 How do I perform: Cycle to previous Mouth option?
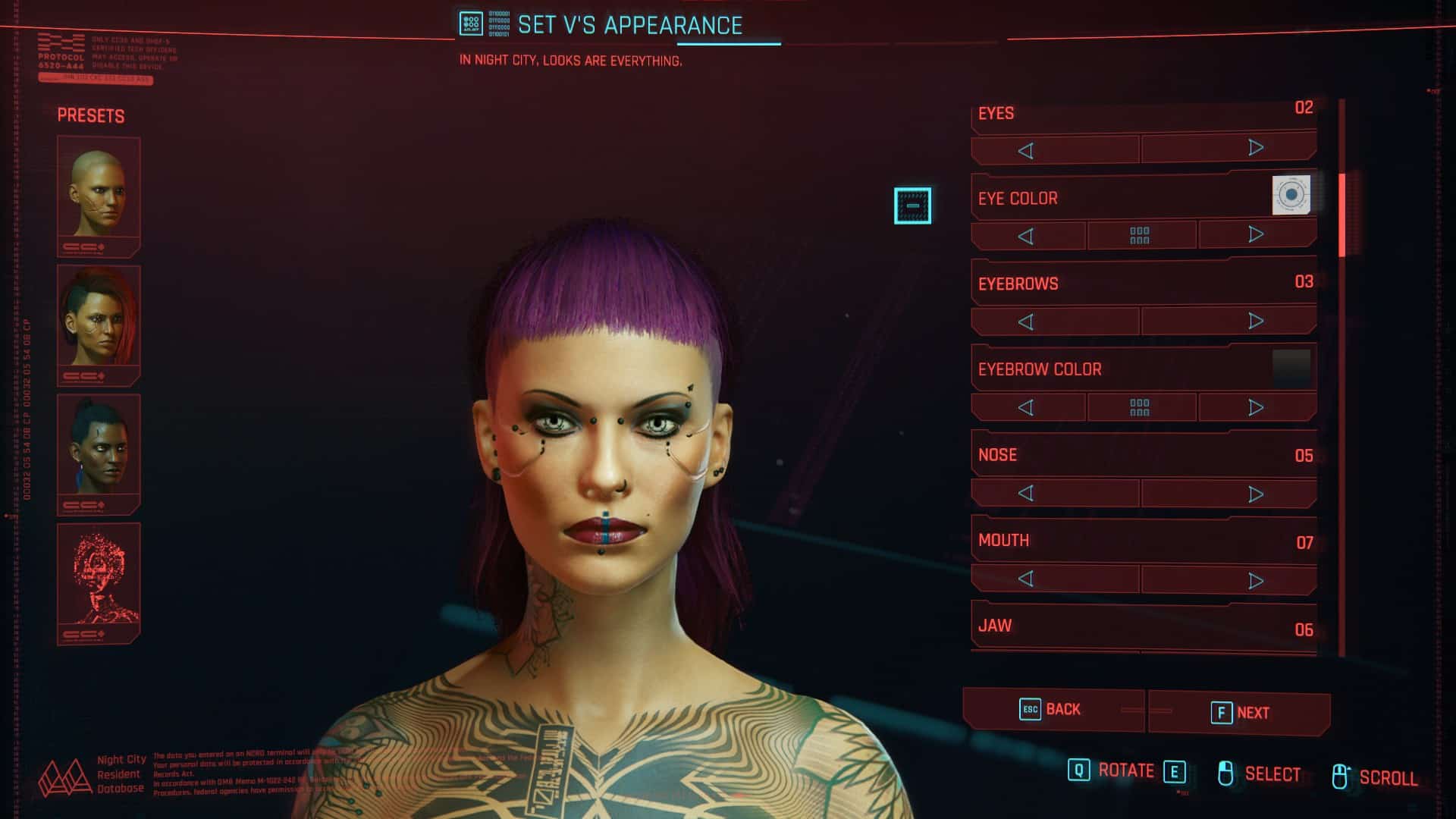[1026, 579]
